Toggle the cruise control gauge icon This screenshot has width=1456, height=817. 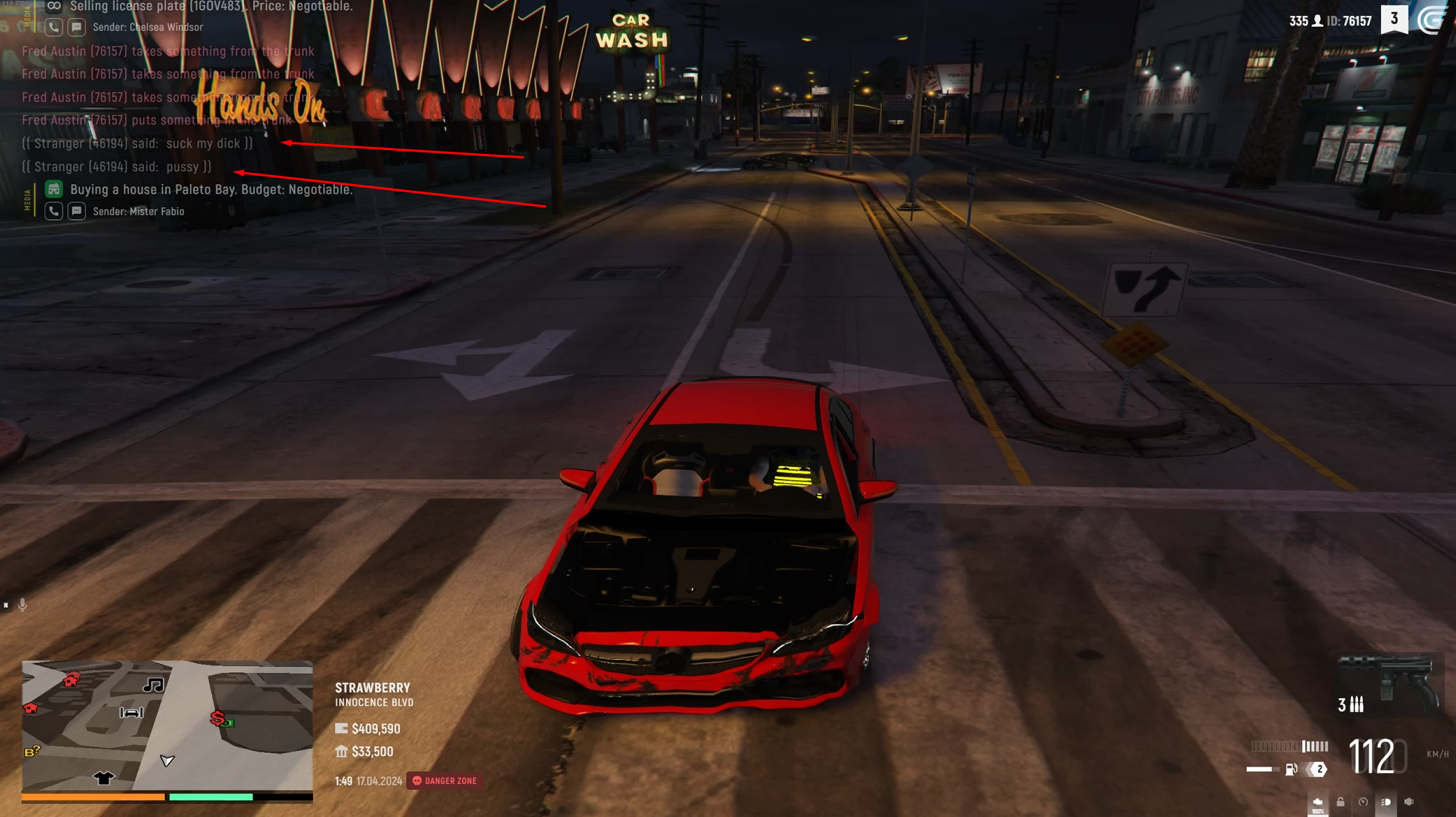pyautogui.click(x=1363, y=803)
